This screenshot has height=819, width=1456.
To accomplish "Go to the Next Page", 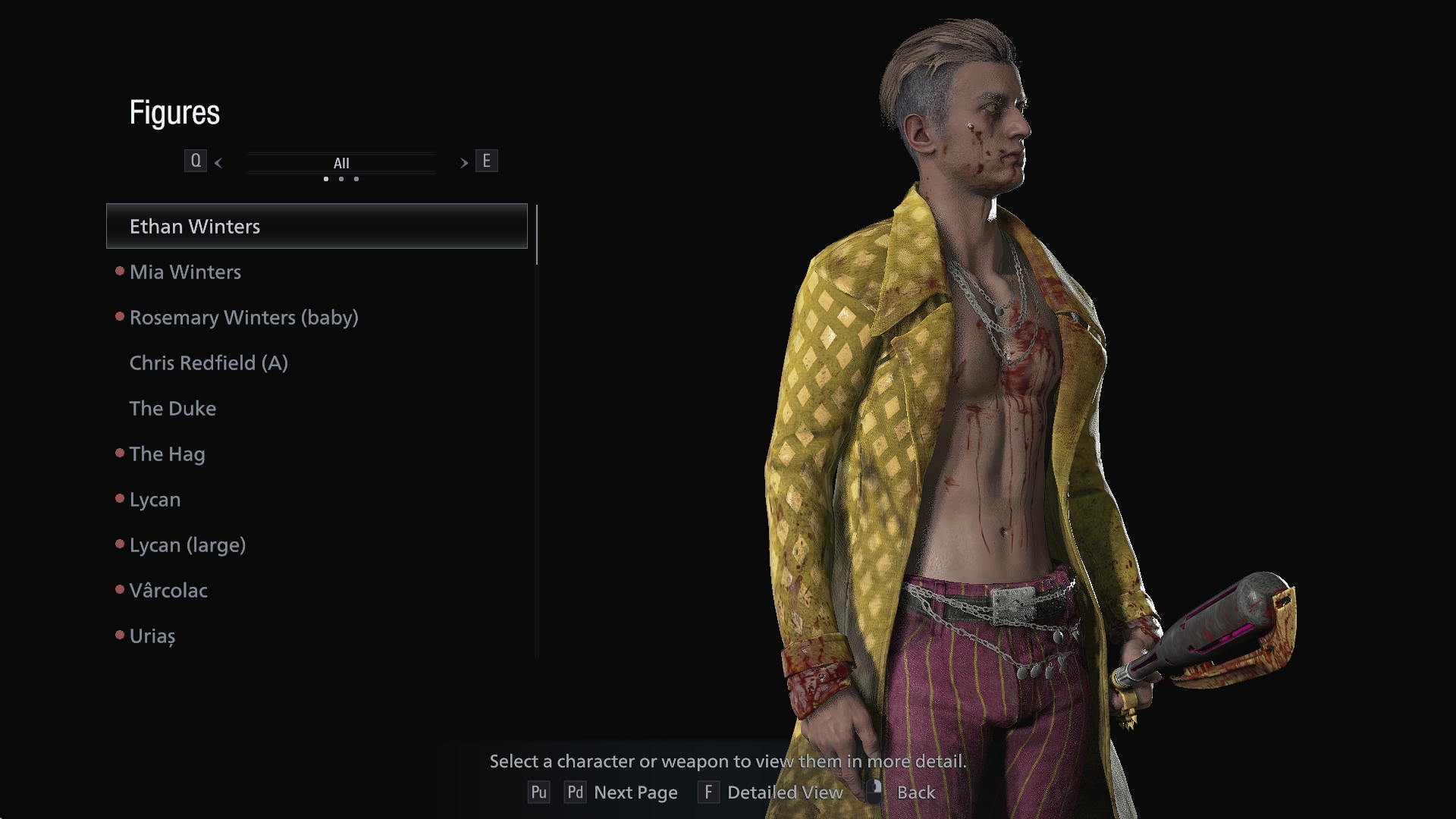I will tap(635, 792).
